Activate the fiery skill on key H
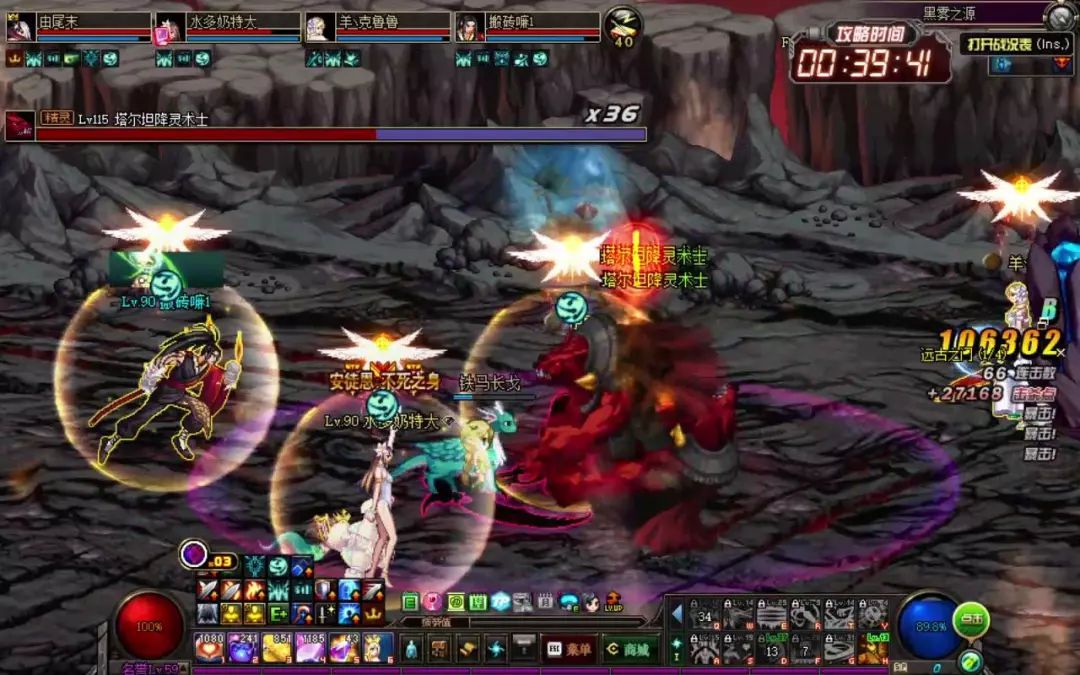This screenshot has height=675, width=1080. [x=873, y=649]
